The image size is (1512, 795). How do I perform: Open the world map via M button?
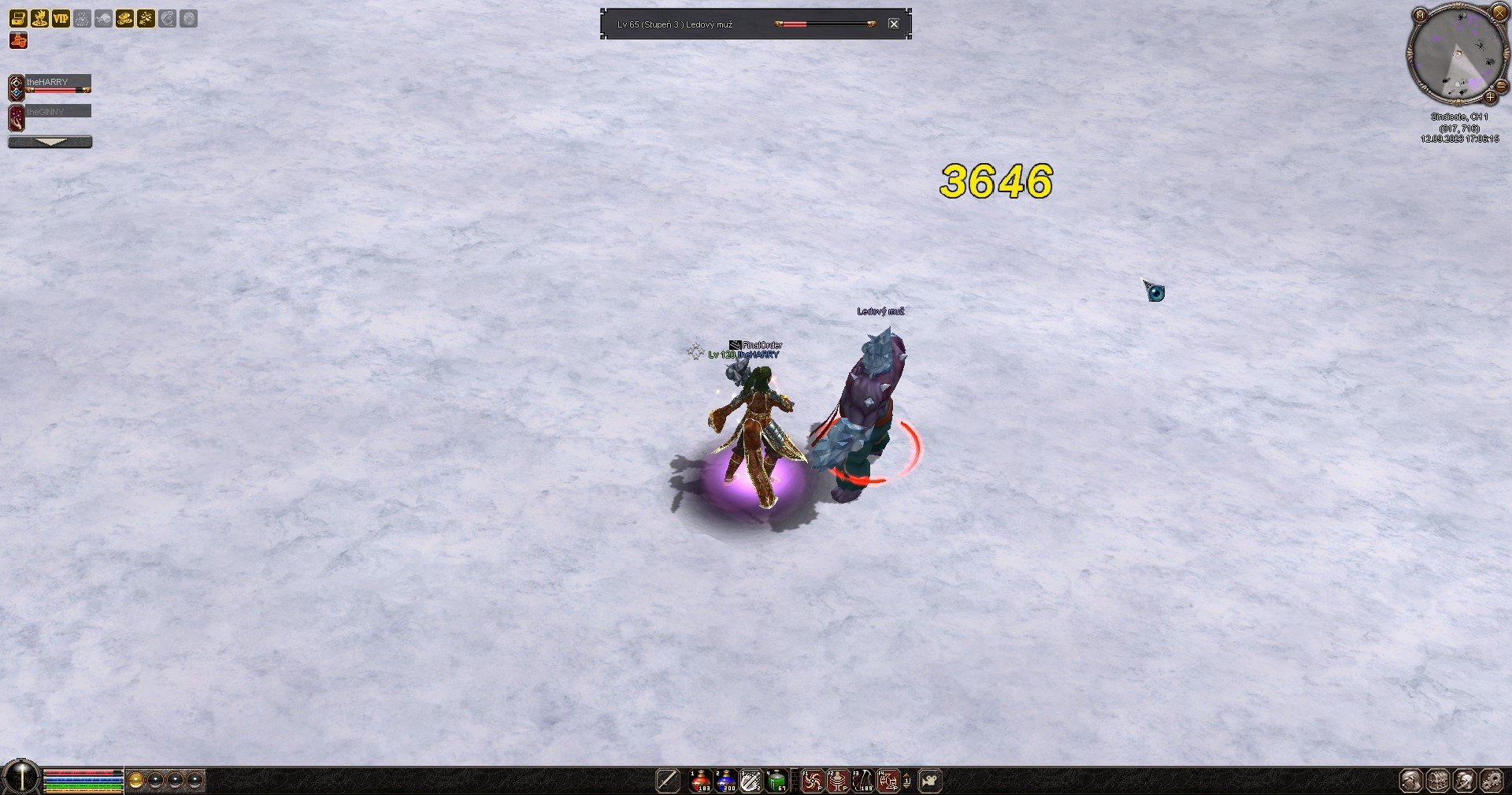[x=1420, y=15]
